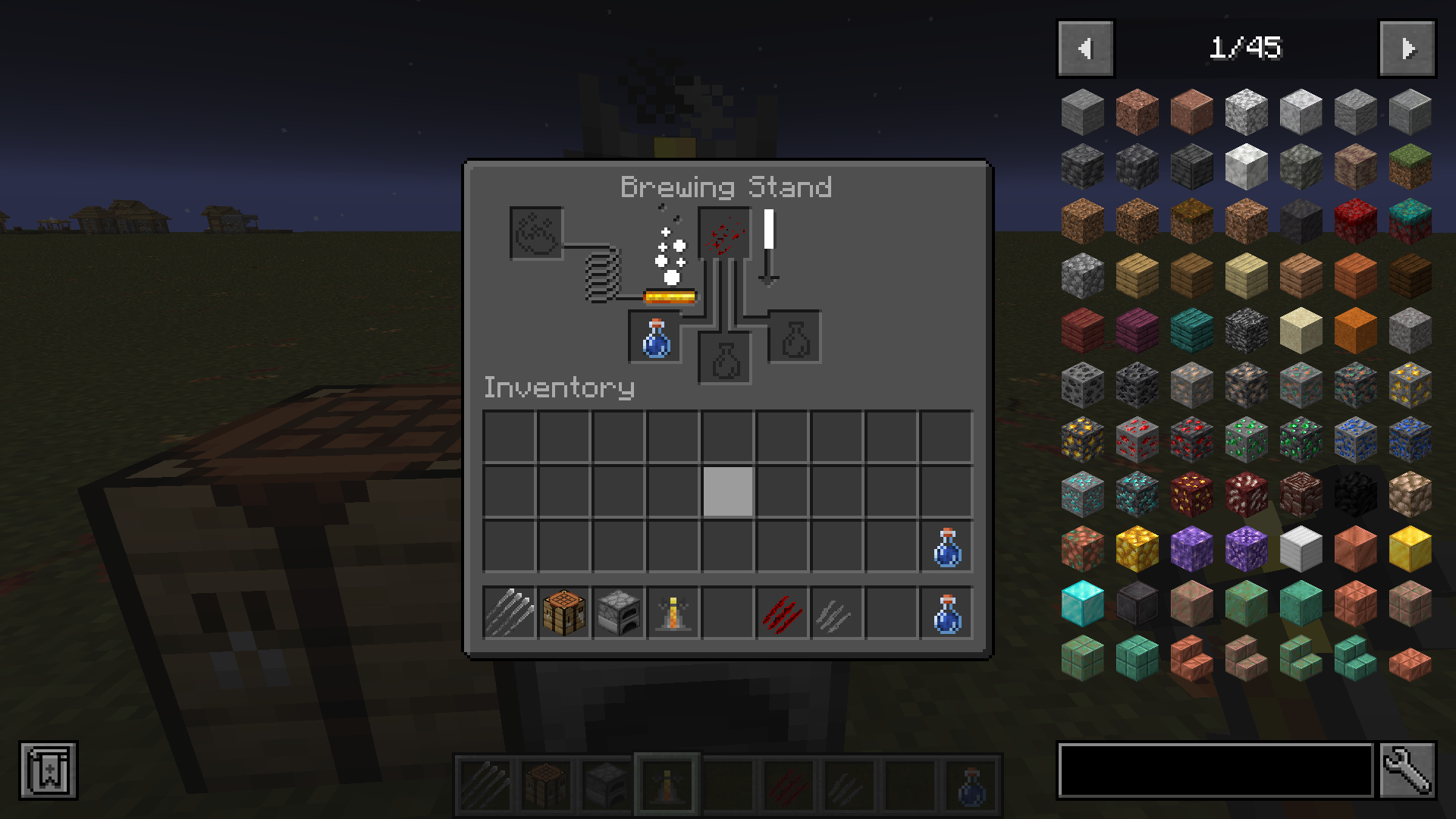This screenshot has width=1456, height=819.
Task: Go to the previous JEI item page
Action: click(x=1084, y=48)
